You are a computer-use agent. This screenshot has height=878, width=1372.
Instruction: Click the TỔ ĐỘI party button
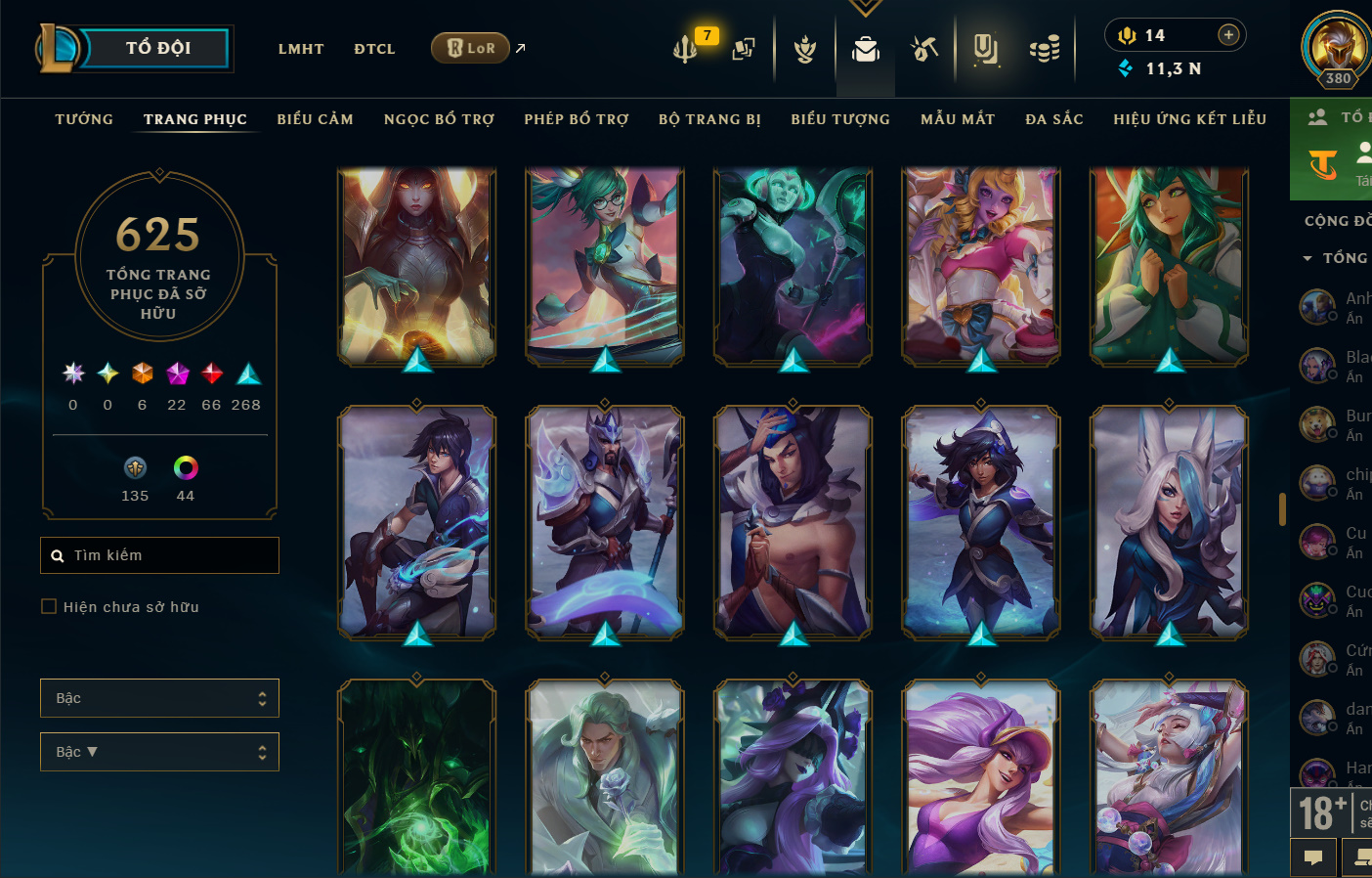point(156,48)
